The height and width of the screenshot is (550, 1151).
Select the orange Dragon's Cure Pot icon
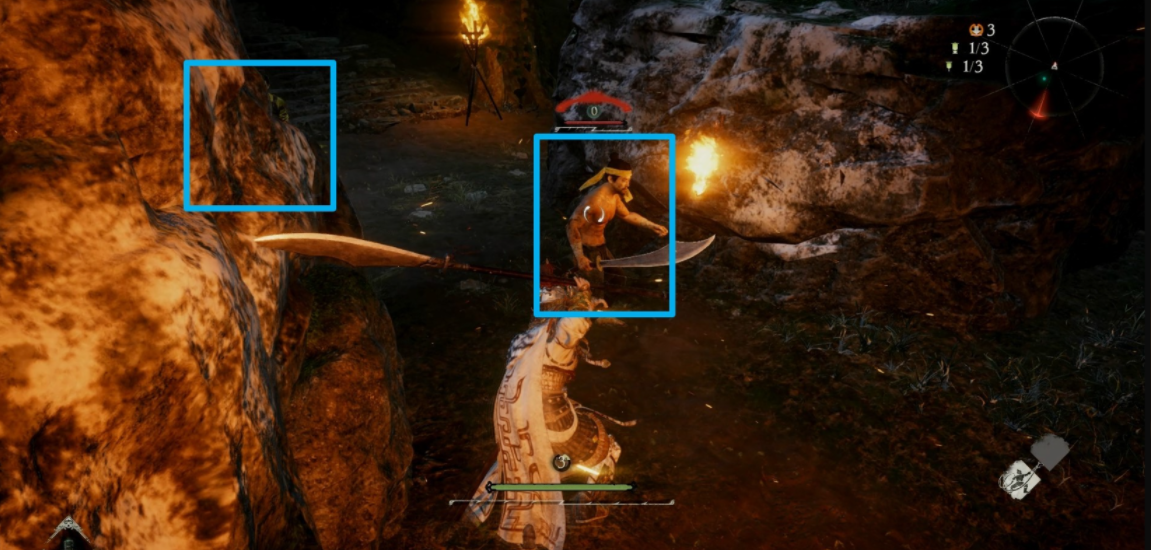pyautogui.click(x=976, y=30)
